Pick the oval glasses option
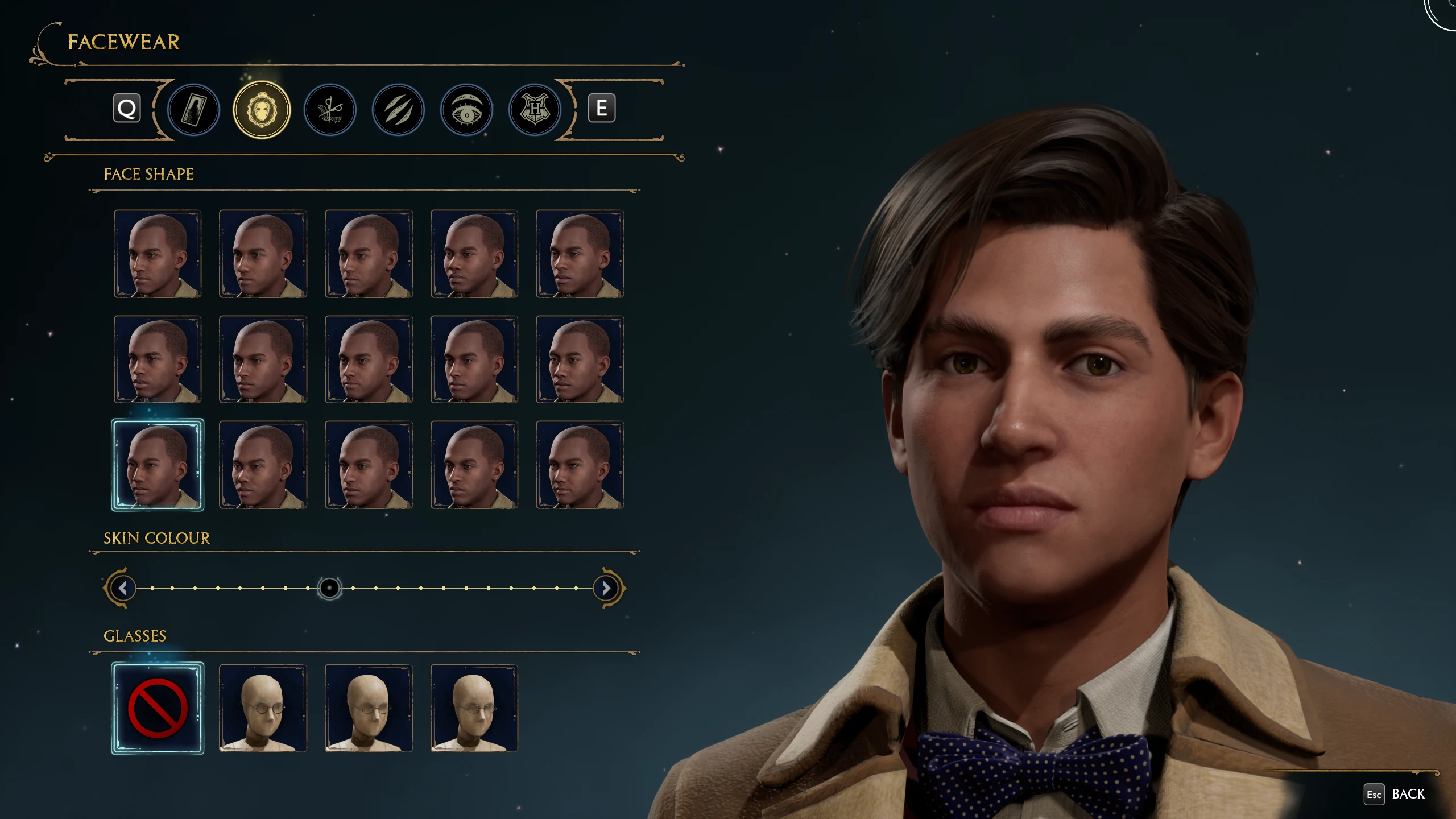 (x=369, y=708)
